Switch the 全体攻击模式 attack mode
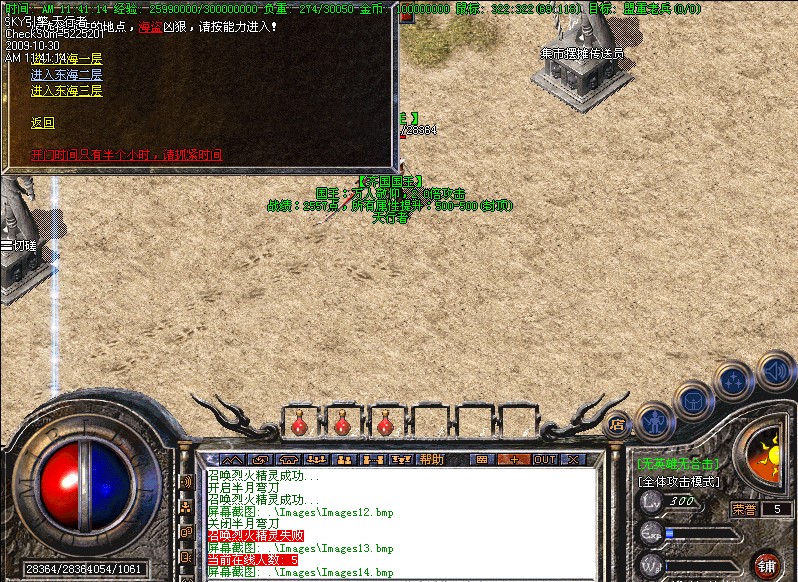The height and width of the screenshot is (582, 798). coord(680,481)
